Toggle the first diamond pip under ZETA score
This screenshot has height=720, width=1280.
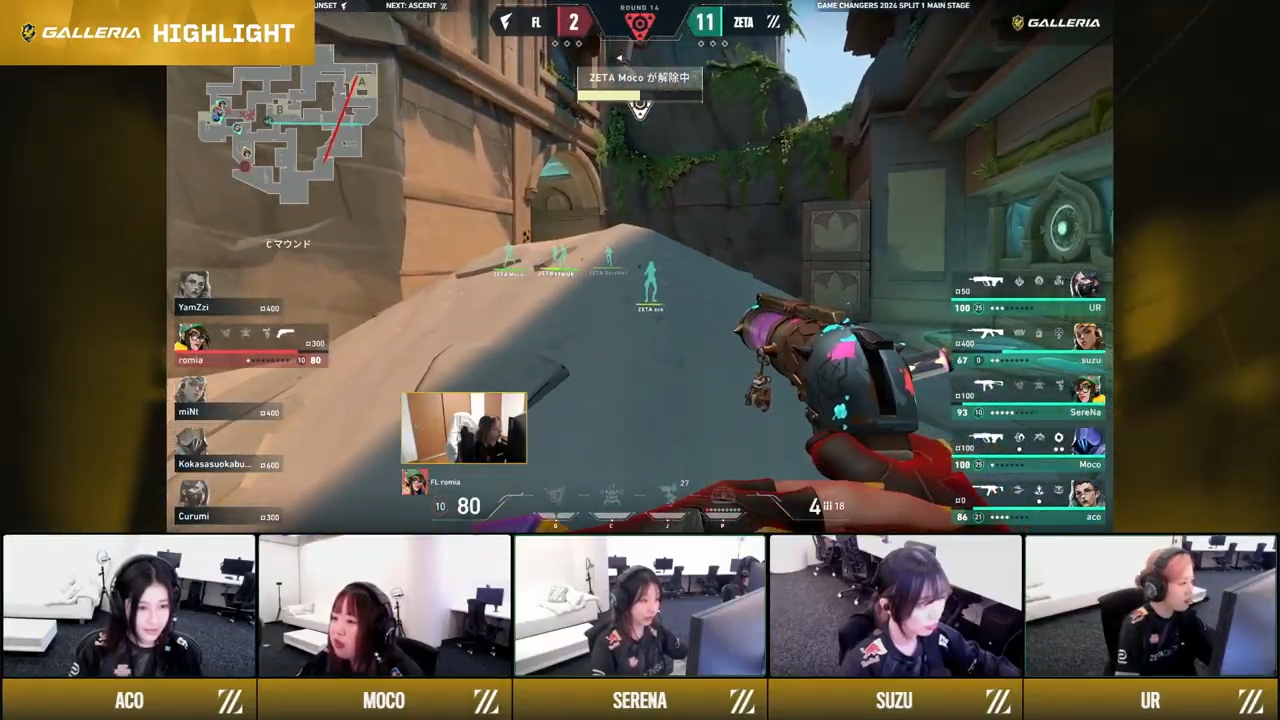coord(701,43)
